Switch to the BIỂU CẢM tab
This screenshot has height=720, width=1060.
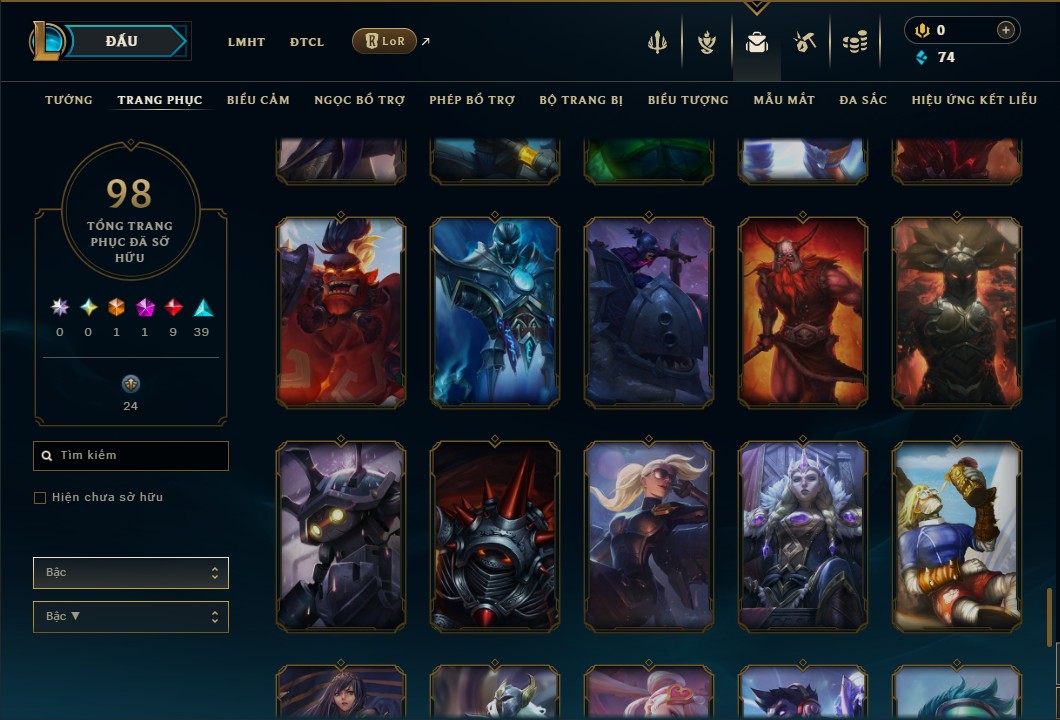[258, 100]
